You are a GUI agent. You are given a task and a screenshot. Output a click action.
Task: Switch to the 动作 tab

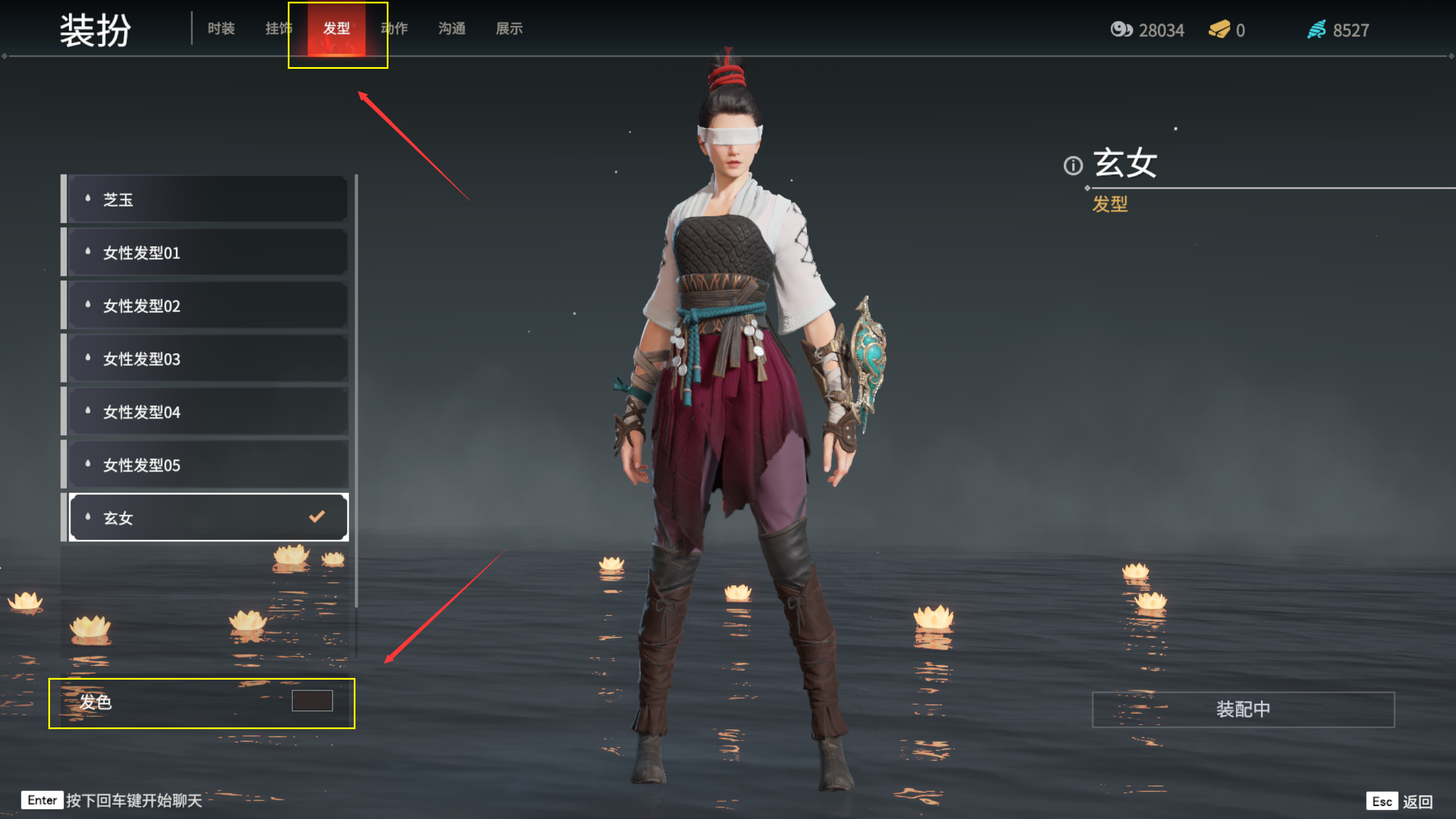tap(395, 28)
